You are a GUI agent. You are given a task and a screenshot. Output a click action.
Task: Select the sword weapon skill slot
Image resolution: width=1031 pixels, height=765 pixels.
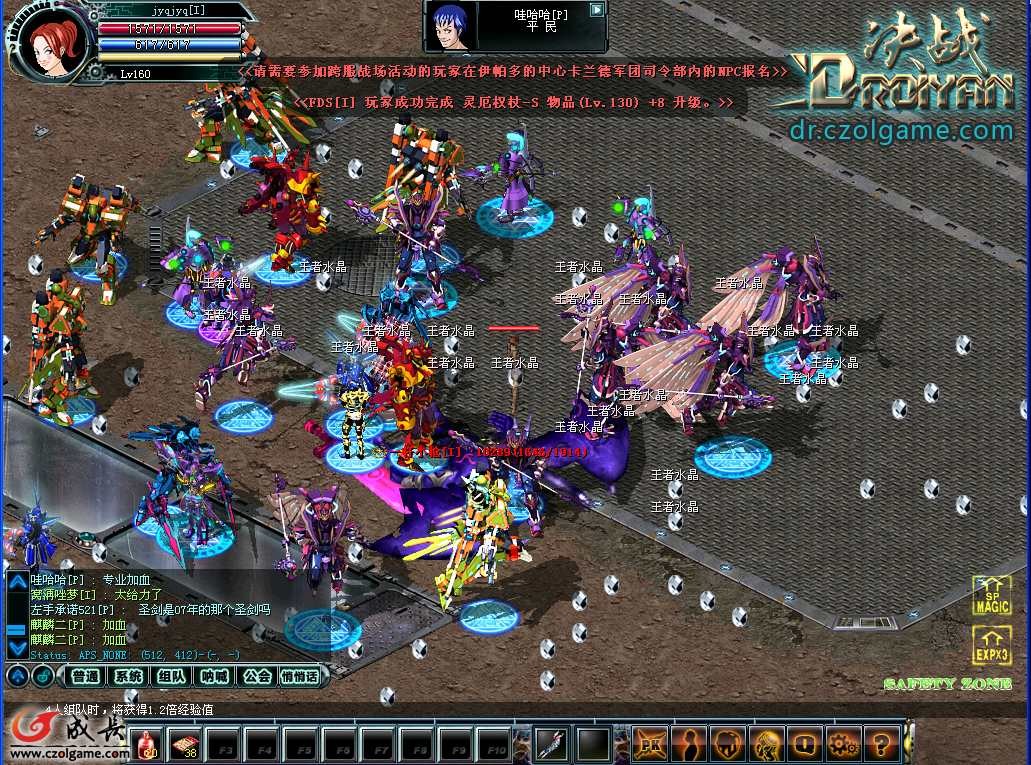(x=552, y=744)
